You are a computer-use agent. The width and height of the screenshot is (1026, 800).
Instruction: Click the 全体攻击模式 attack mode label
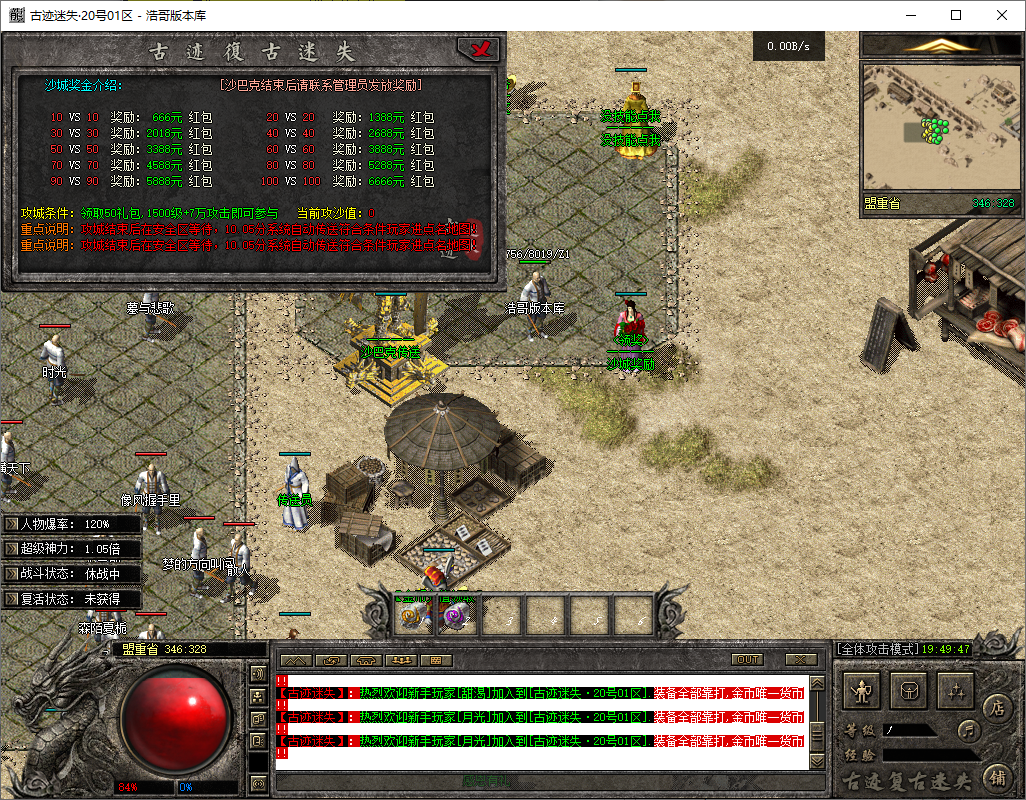point(876,649)
